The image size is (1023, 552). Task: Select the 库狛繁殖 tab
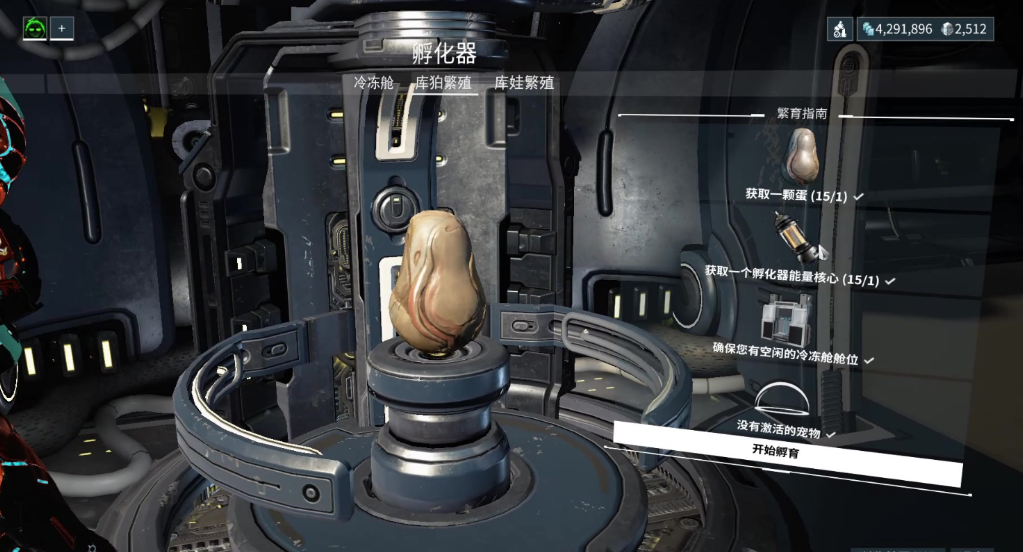443,83
